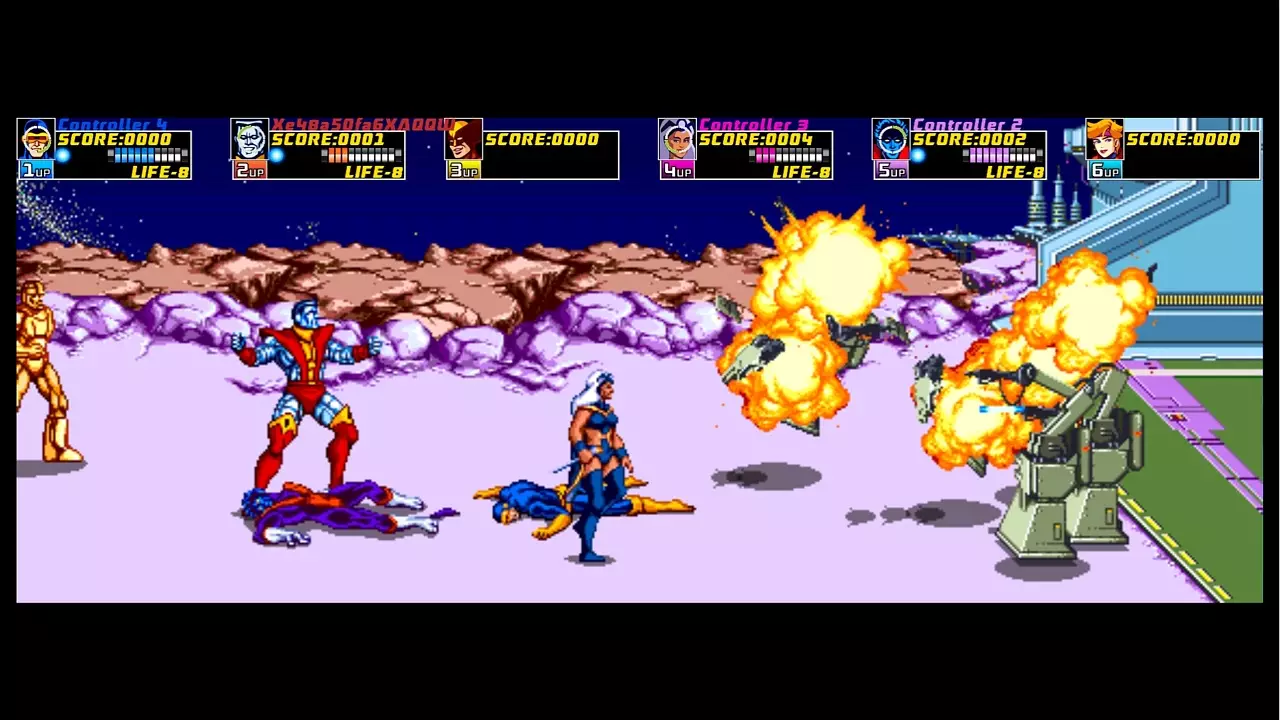
Task: Click the 5UP player badge
Action: 891,172
